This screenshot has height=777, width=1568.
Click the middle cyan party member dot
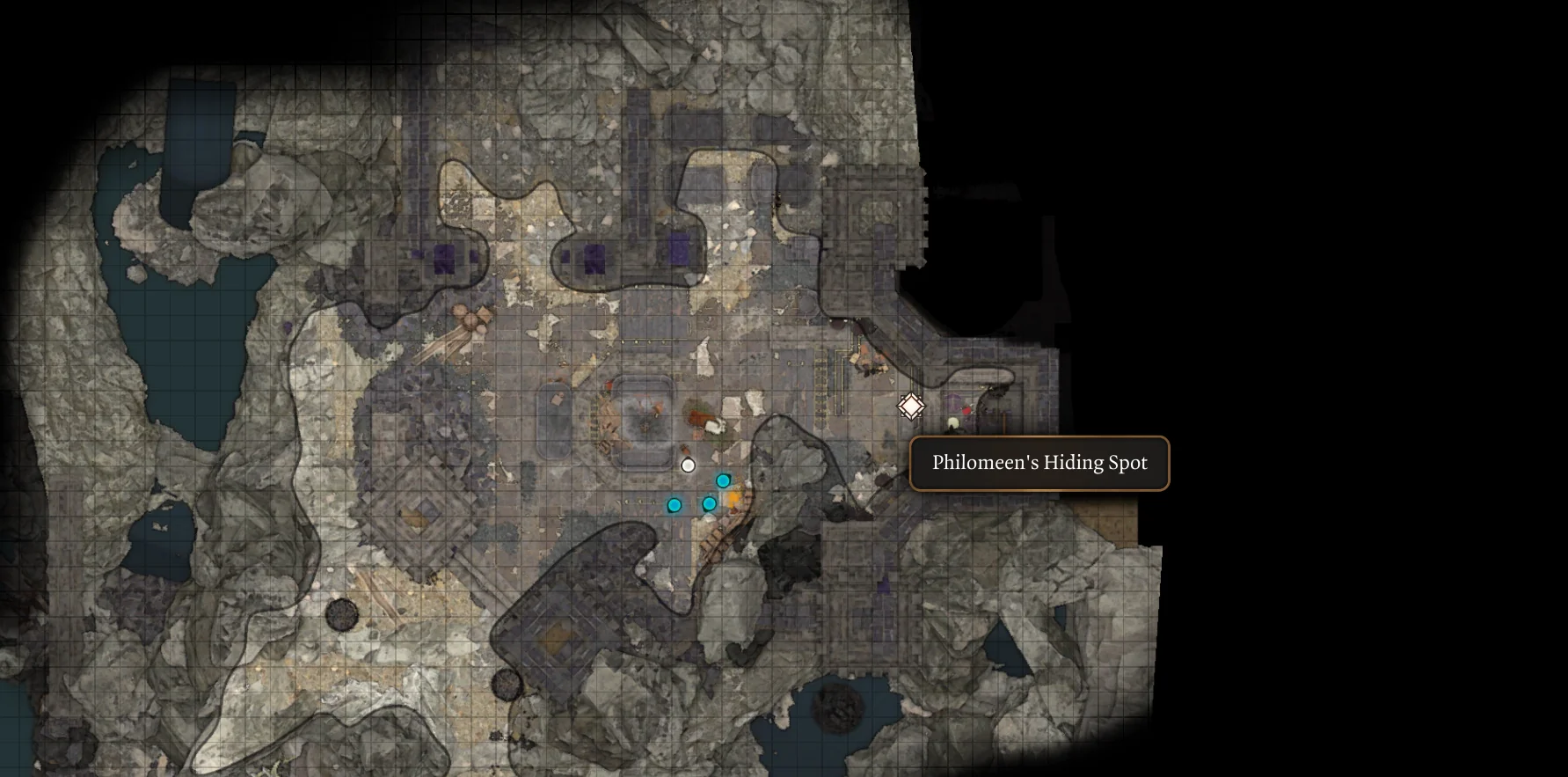709,503
